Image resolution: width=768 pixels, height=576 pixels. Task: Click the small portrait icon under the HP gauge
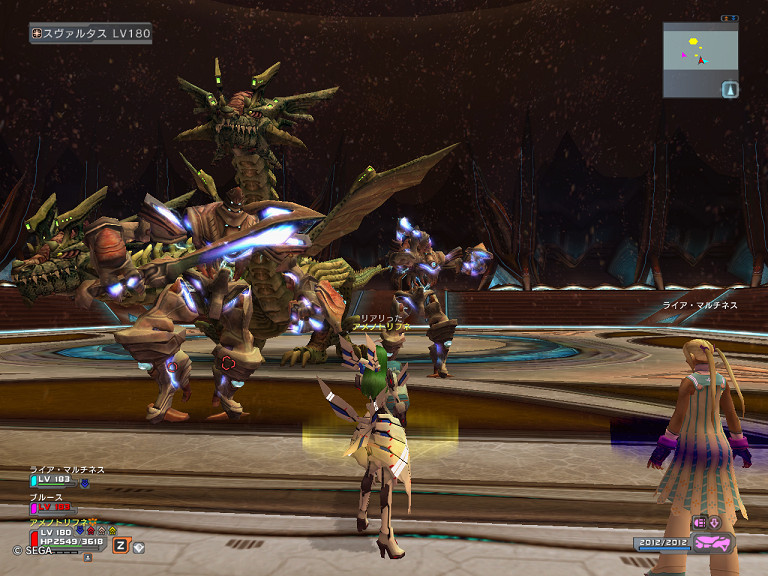[x=87, y=556]
